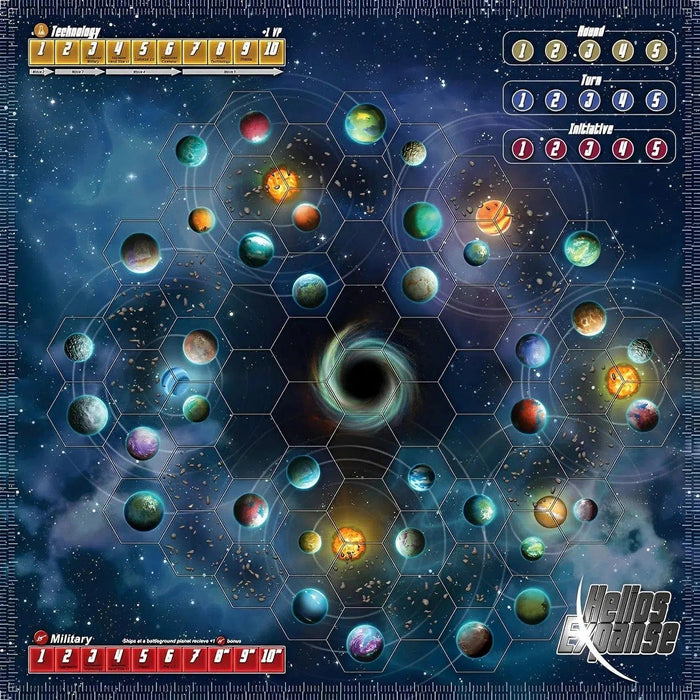Viewport: 700px width, 700px height.
Task: Select space 1 on the Technology track
Action: coord(43,50)
